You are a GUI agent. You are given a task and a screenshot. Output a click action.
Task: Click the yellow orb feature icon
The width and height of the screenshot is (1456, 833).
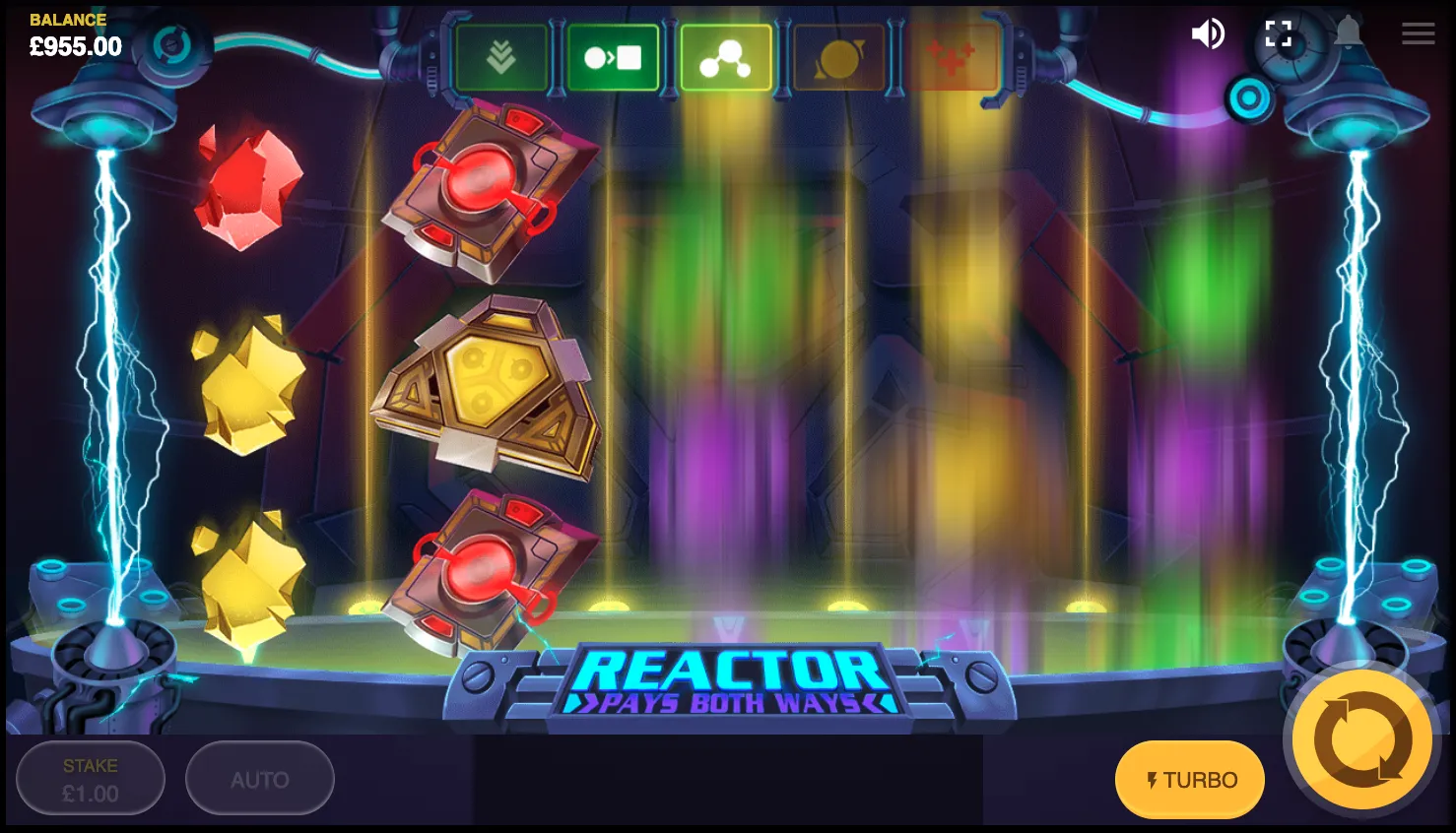pos(838,56)
